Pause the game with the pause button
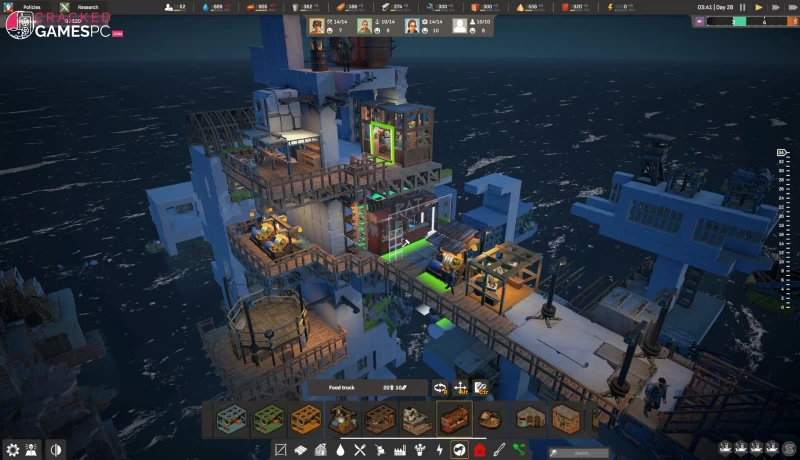 point(742,7)
